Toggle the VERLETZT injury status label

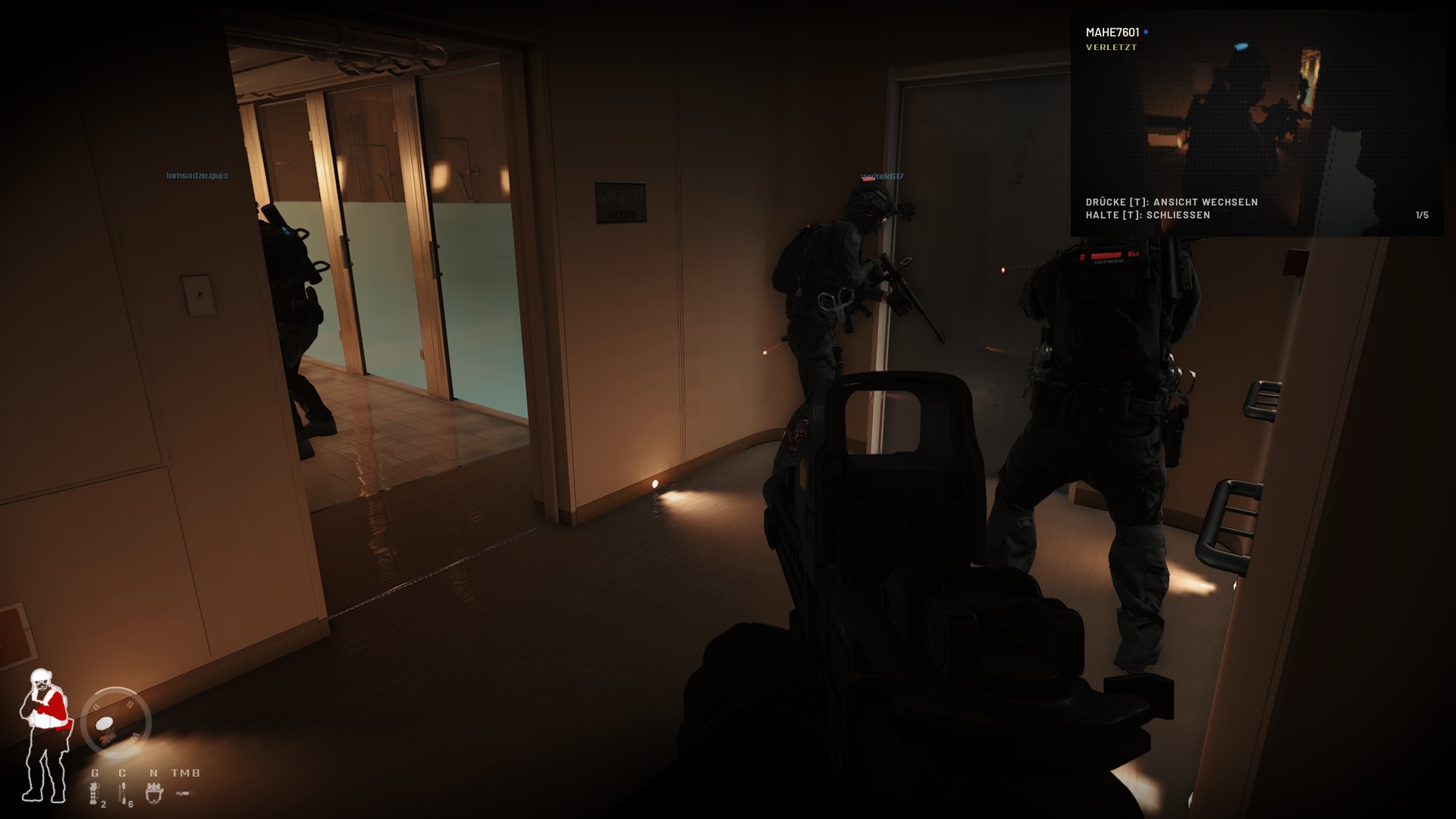[x=1110, y=47]
